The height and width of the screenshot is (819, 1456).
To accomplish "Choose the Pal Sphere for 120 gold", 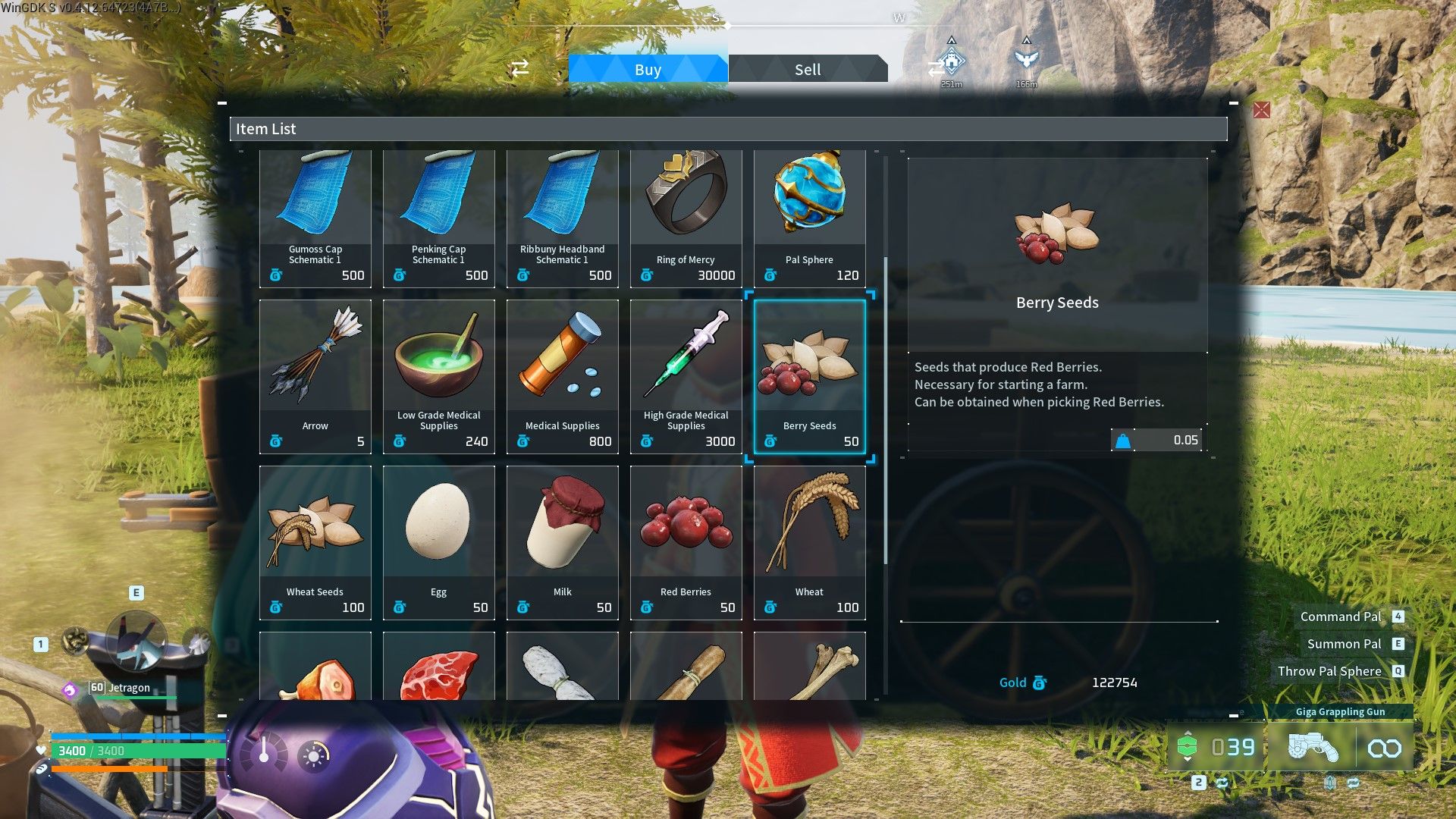I will [x=810, y=218].
